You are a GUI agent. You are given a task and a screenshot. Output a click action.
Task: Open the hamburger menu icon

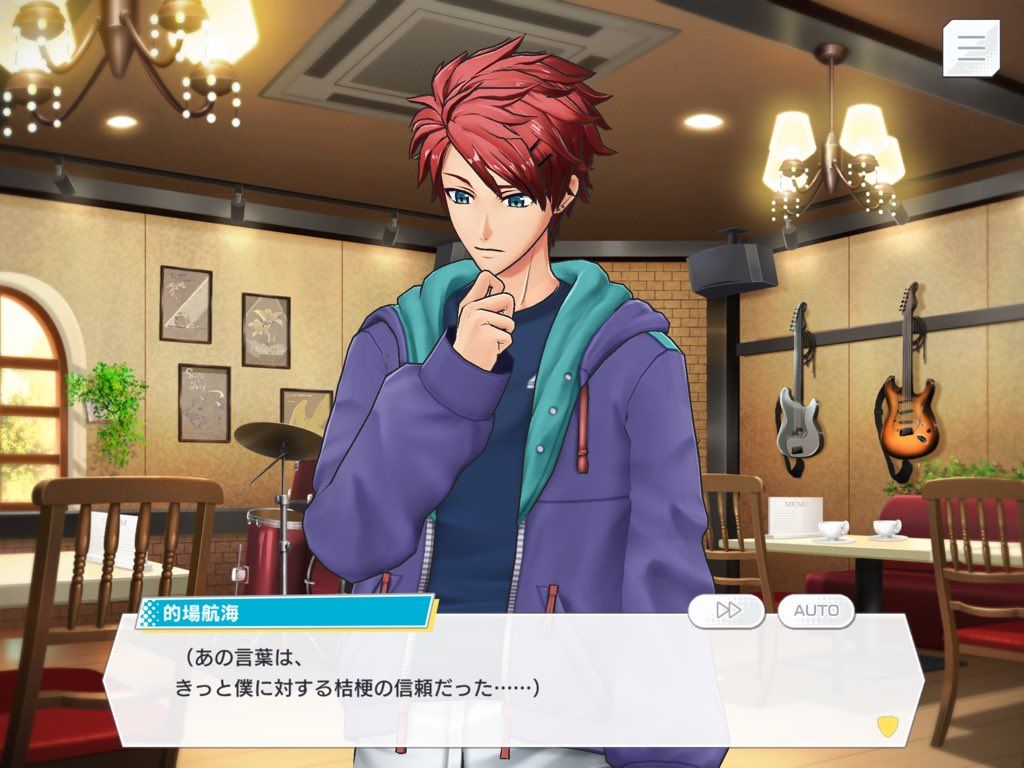tap(971, 48)
